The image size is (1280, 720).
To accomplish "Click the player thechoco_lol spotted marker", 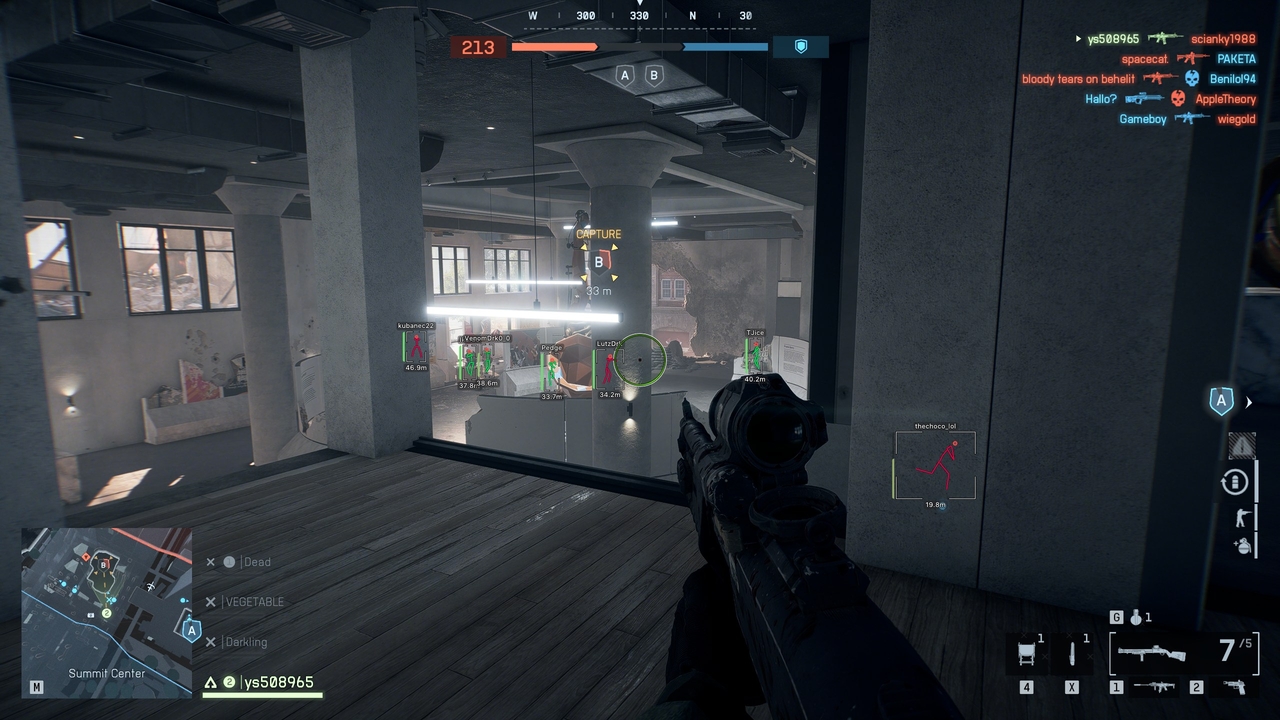I will [x=934, y=464].
